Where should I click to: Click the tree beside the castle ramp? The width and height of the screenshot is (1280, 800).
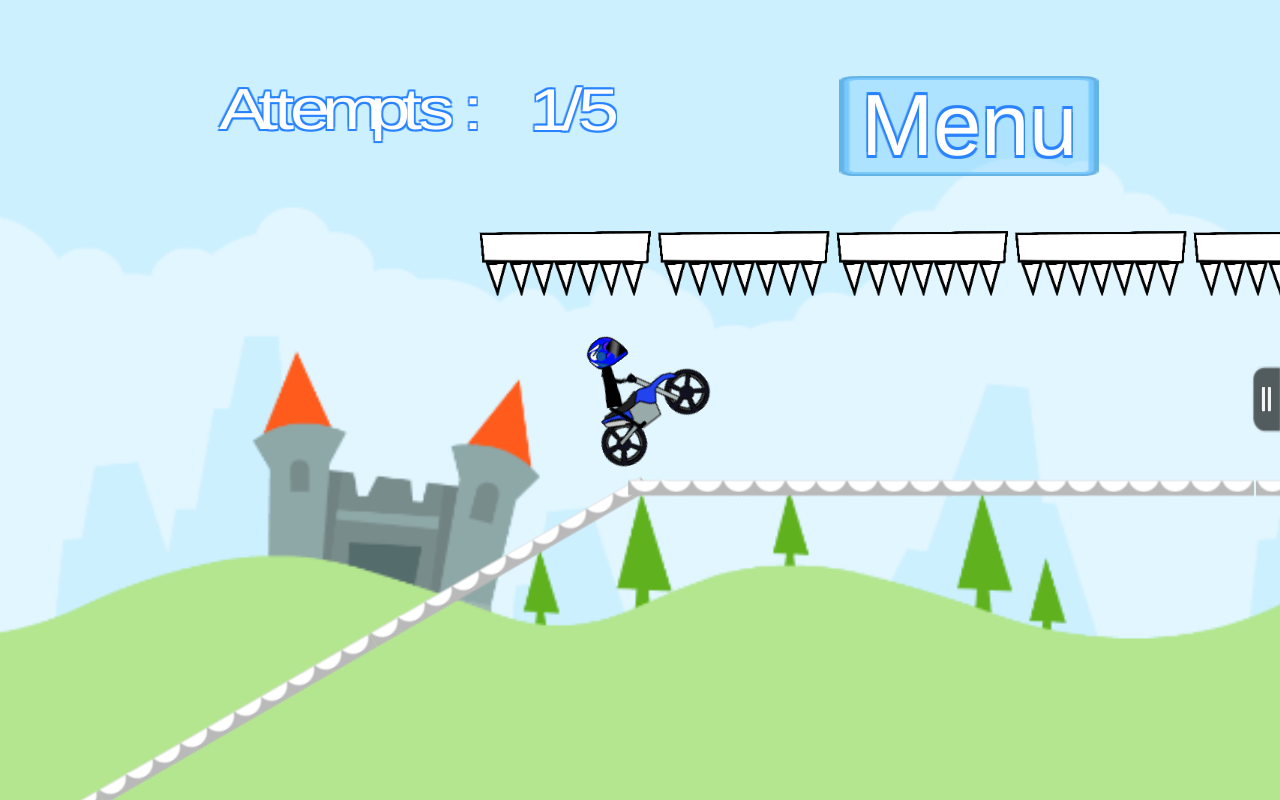540,590
